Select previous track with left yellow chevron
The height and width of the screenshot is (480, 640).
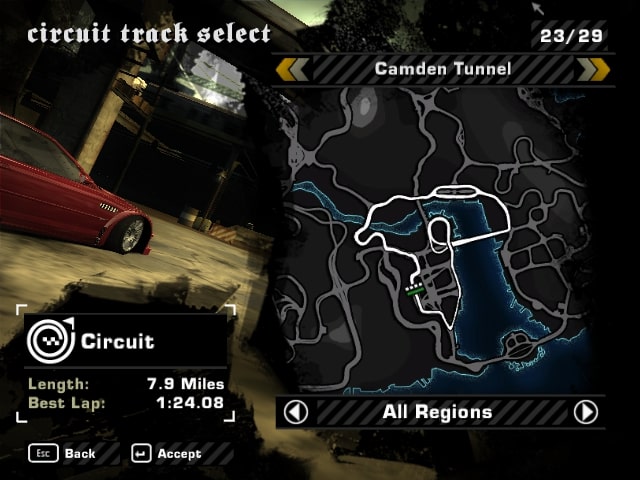point(294,69)
